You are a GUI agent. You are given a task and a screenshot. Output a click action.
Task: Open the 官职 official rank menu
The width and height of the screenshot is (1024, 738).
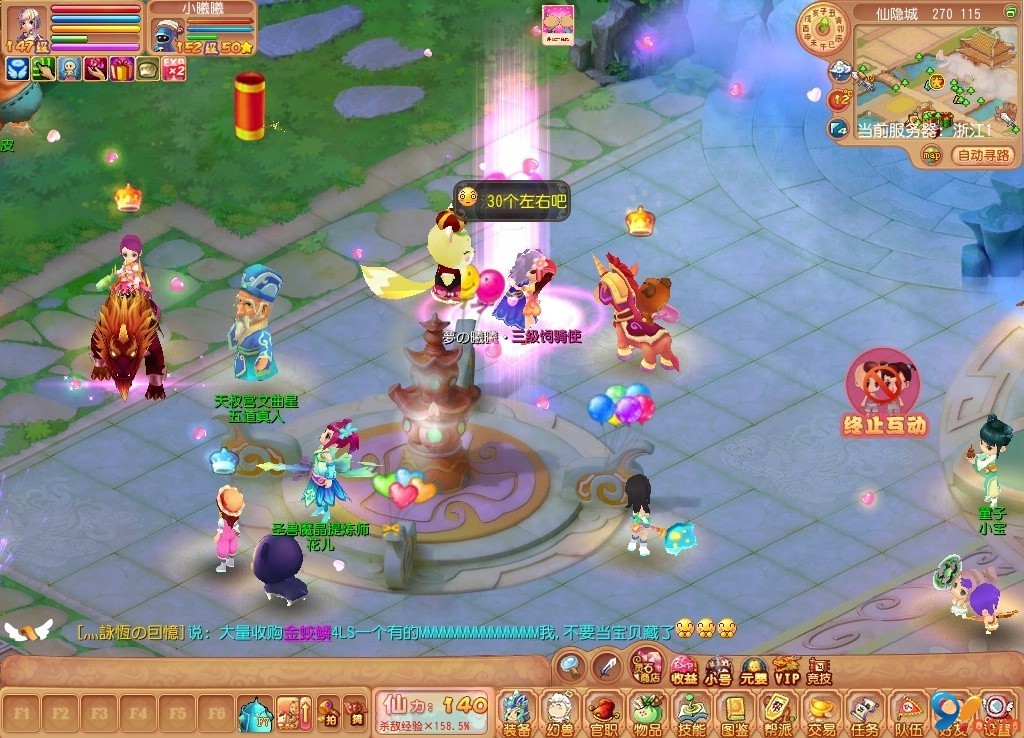(x=603, y=712)
